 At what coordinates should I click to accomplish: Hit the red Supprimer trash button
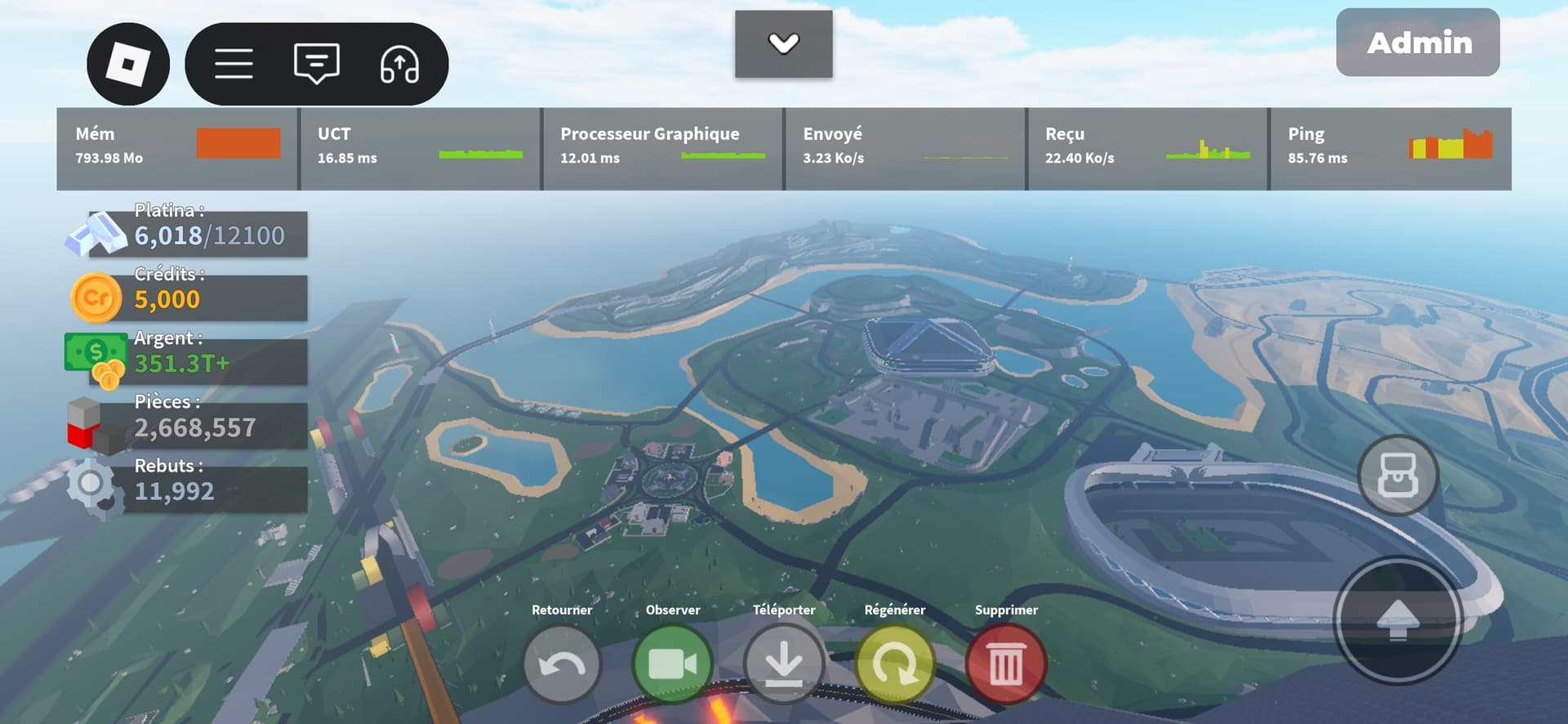click(x=1005, y=665)
